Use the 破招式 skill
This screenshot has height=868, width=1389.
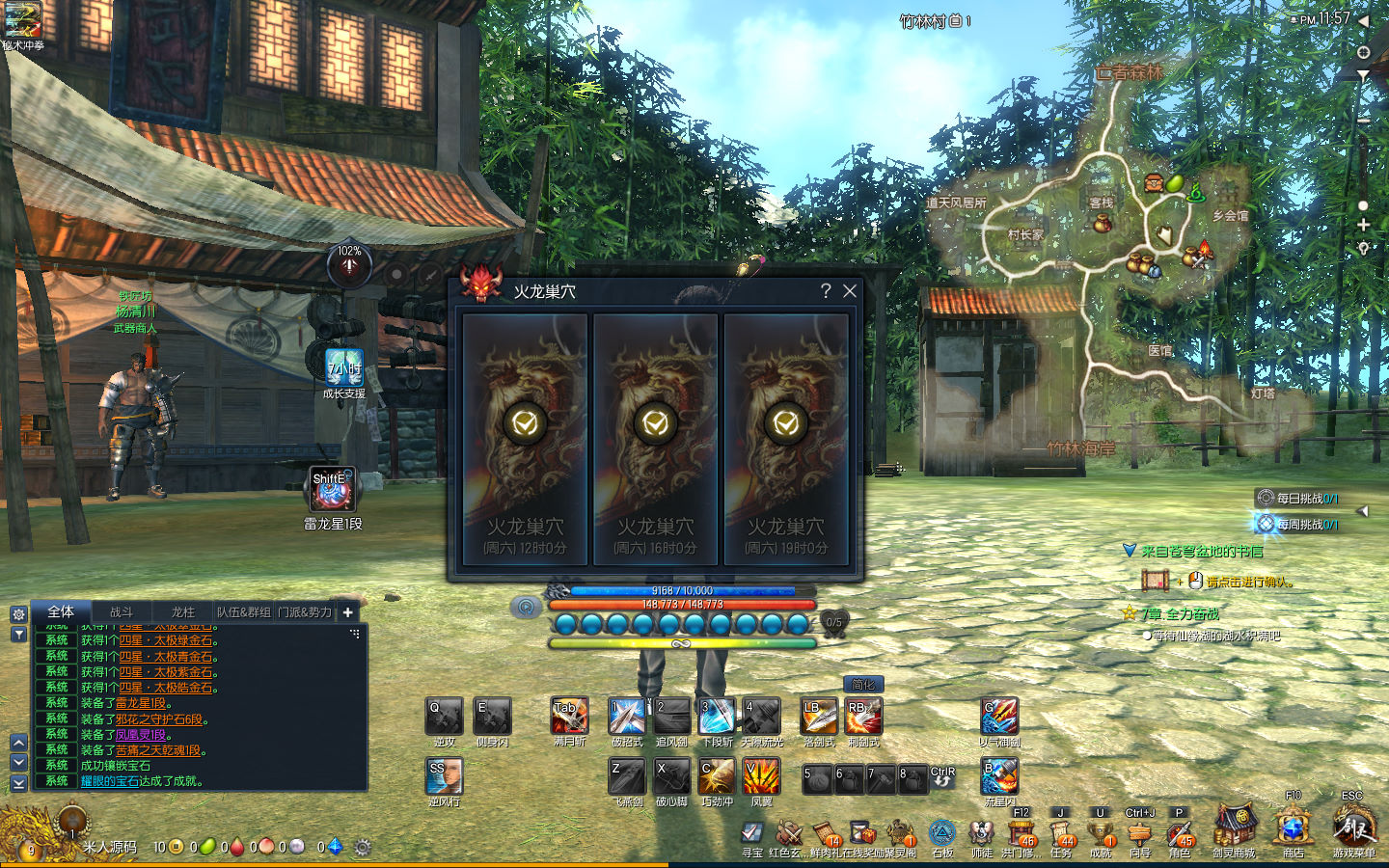coord(627,717)
